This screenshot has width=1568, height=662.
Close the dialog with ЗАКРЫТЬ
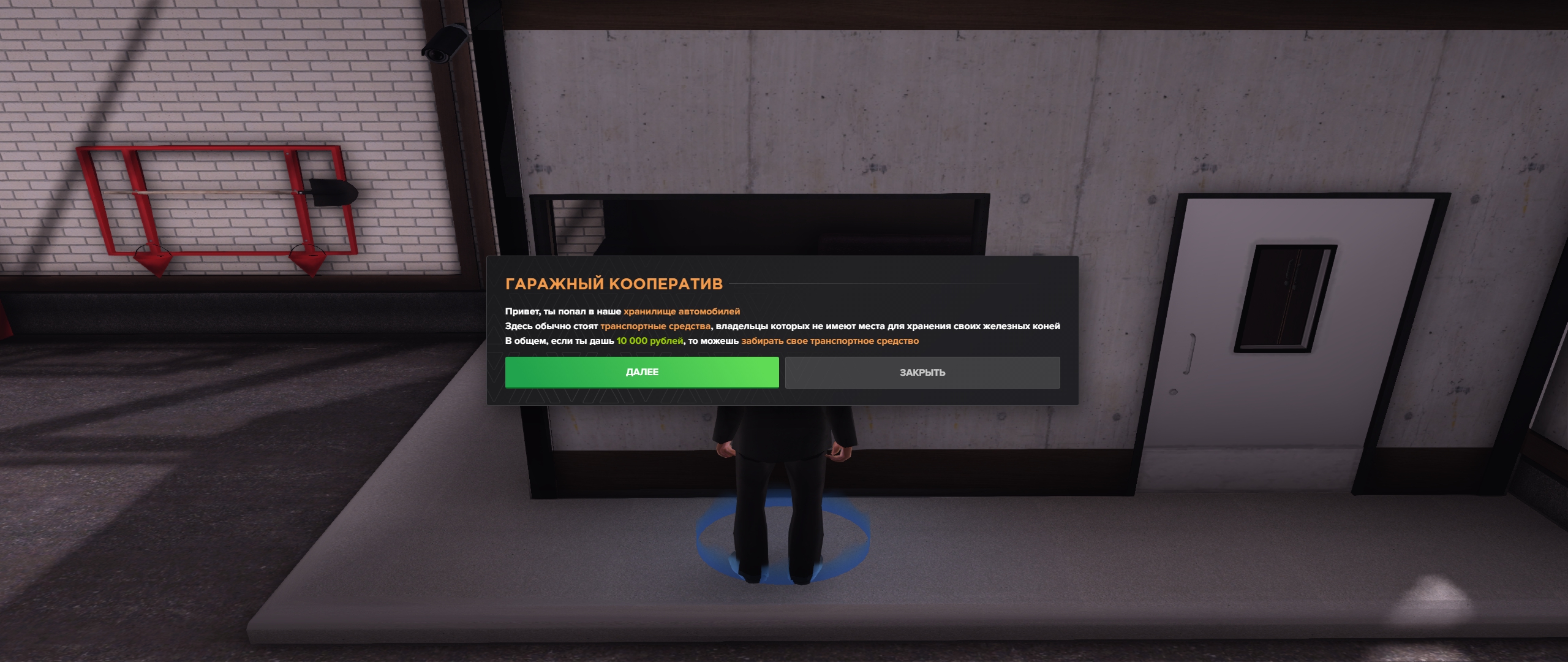(x=922, y=373)
